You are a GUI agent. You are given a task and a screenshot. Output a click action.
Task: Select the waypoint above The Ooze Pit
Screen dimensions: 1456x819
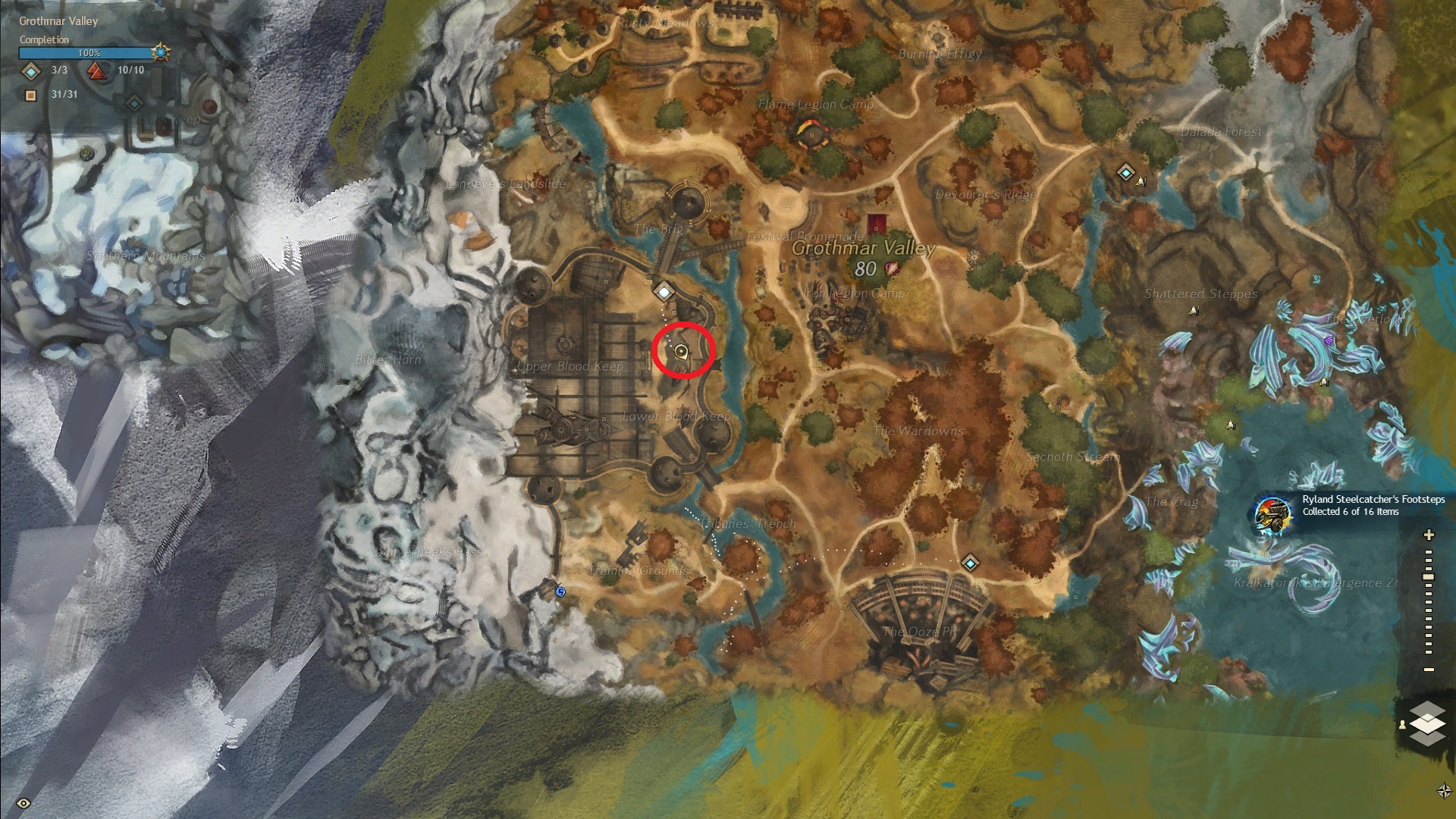pos(970,563)
